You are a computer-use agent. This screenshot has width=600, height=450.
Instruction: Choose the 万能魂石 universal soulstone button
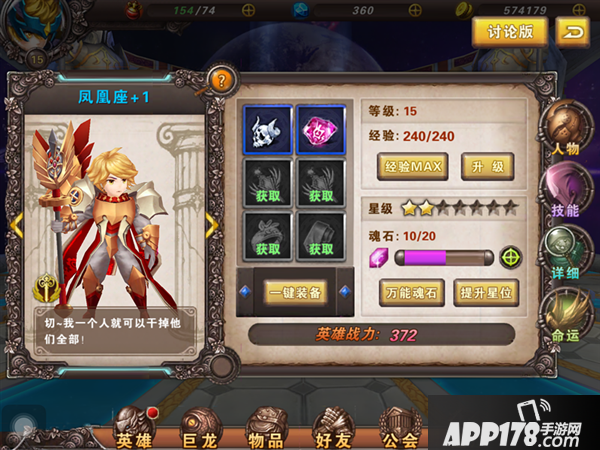pos(412,292)
